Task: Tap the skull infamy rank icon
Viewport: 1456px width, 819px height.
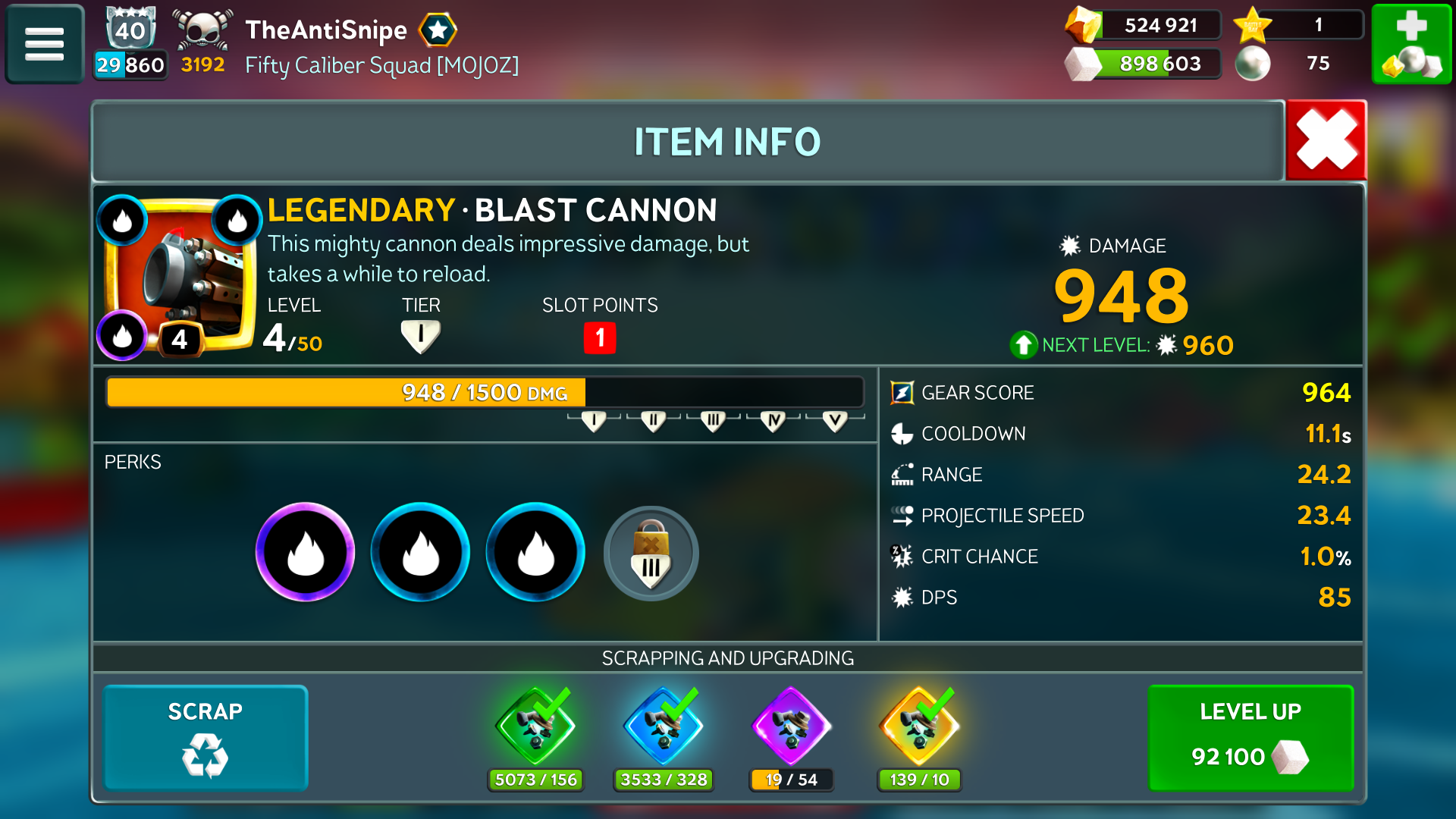Action: (202, 30)
